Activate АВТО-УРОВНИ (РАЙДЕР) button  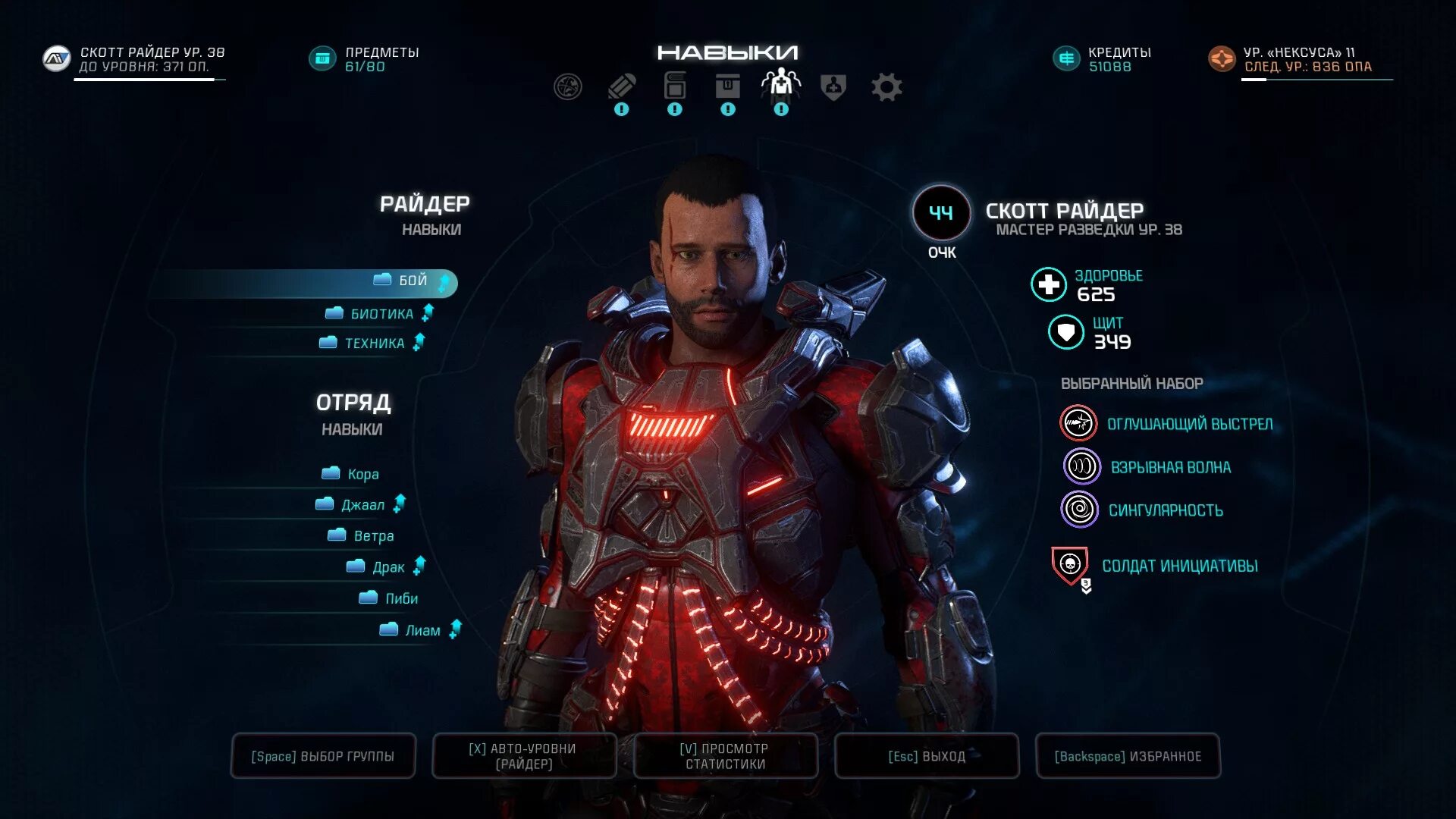point(523,756)
